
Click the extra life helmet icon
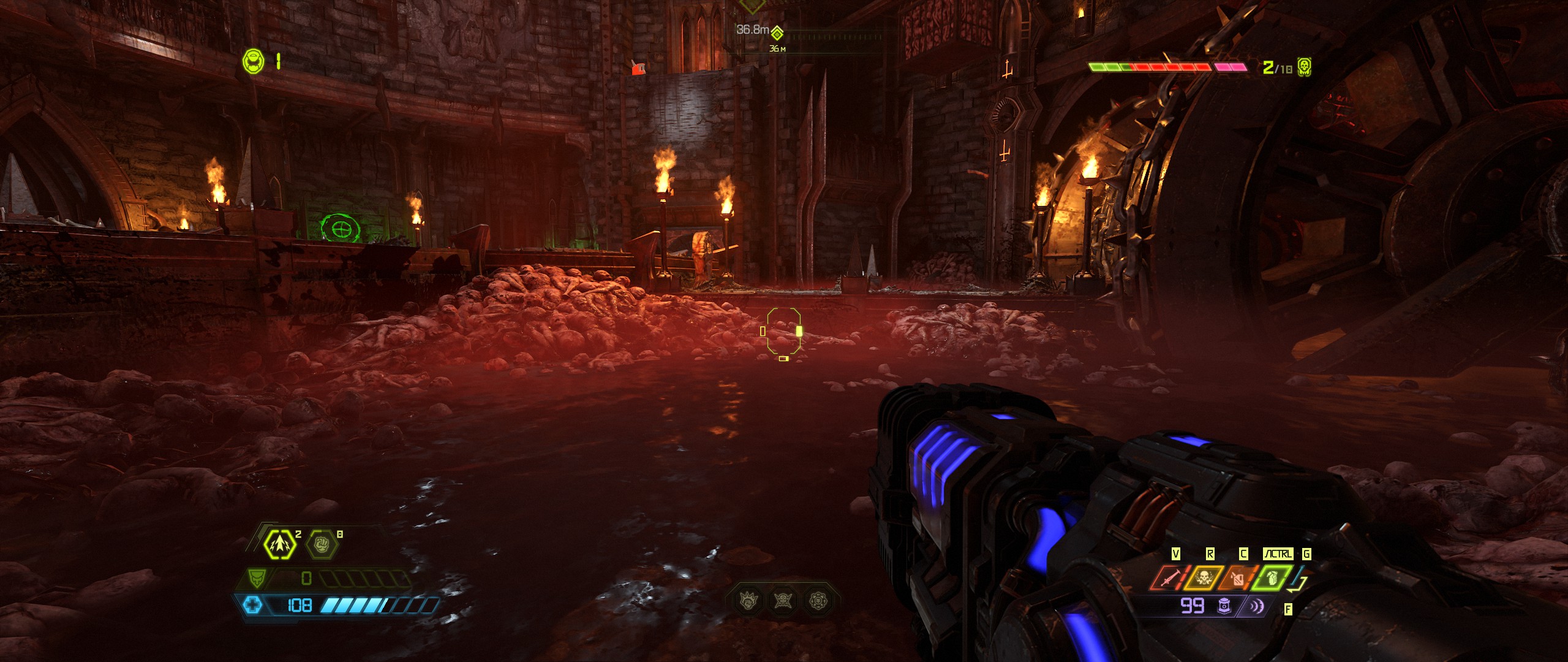[x=253, y=61]
